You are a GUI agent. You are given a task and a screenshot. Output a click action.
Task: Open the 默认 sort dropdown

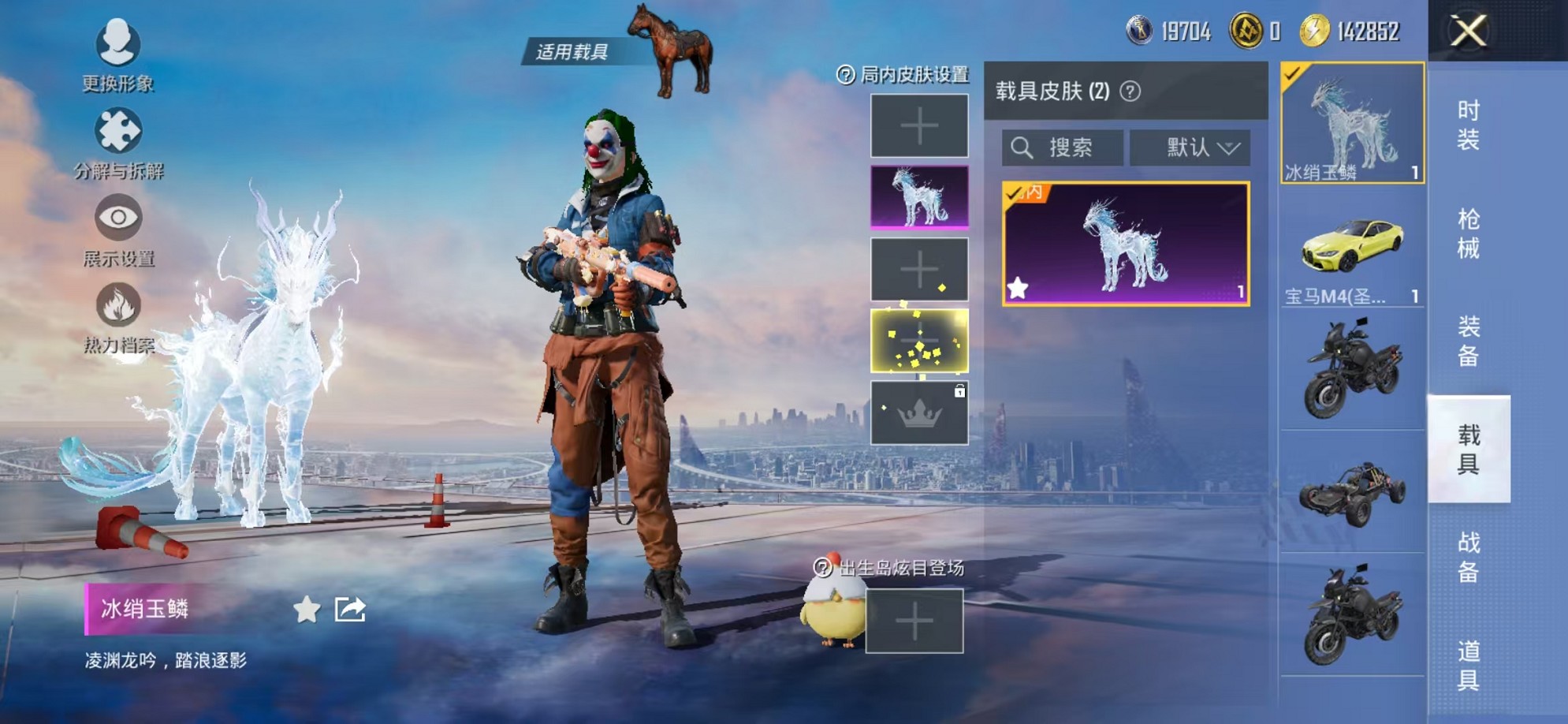tap(1190, 147)
